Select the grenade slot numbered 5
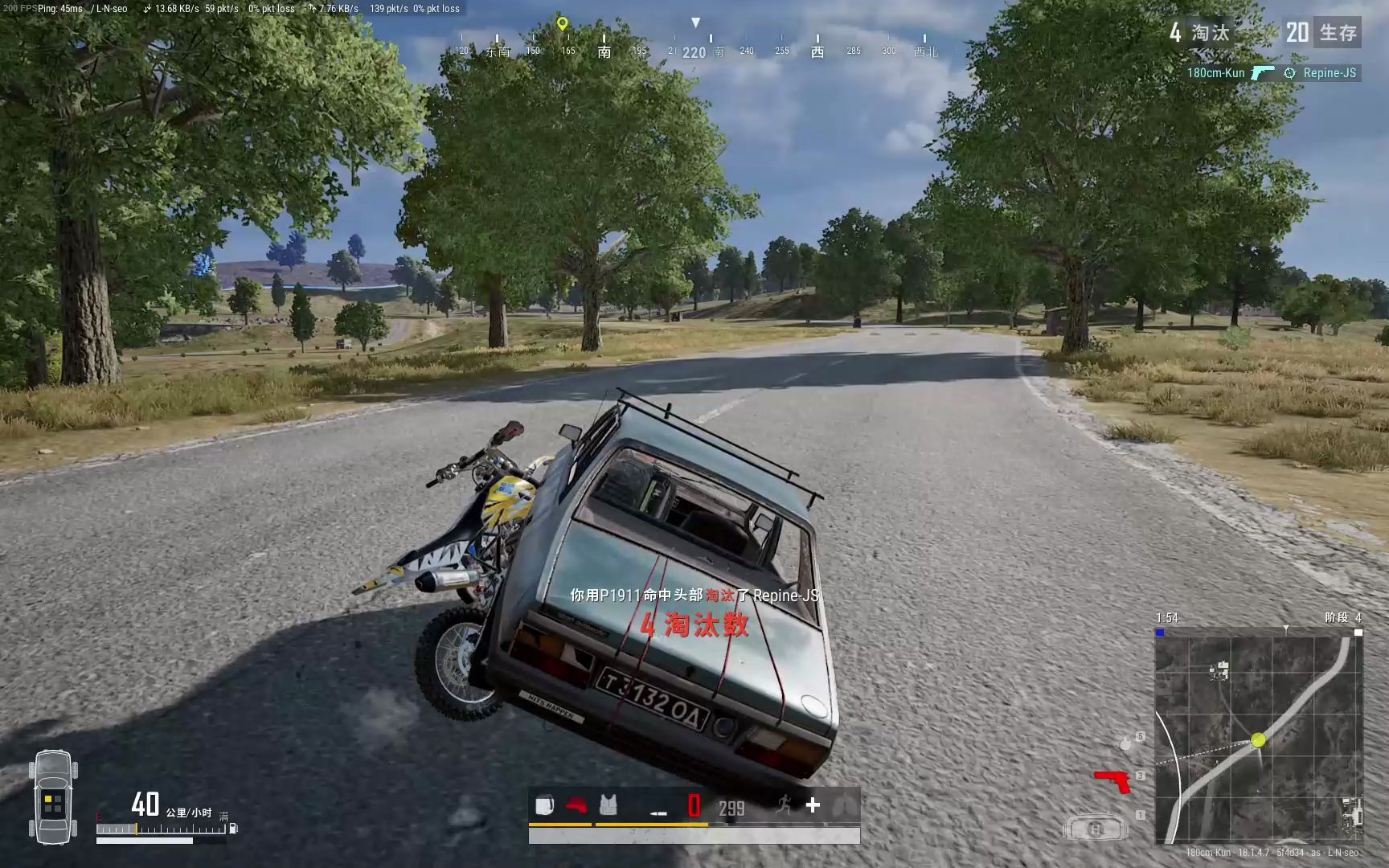 (1125, 743)
